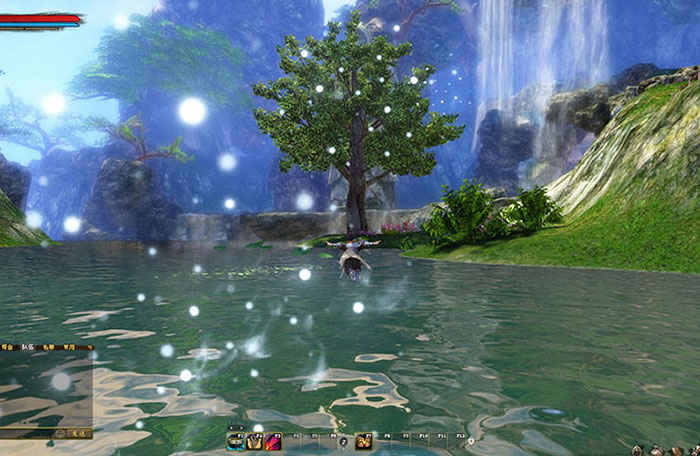The width and height of the screenshot is (700, 456).
Task: Use the F2 golden claw skill
Action: point(254,441)
